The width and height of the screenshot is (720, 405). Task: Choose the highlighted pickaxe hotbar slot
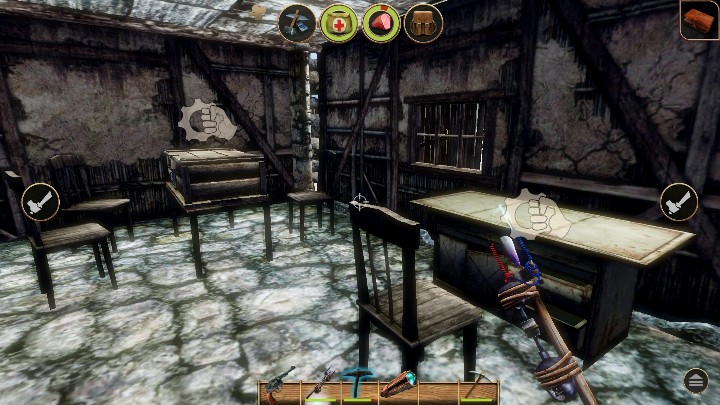point(356,383)
